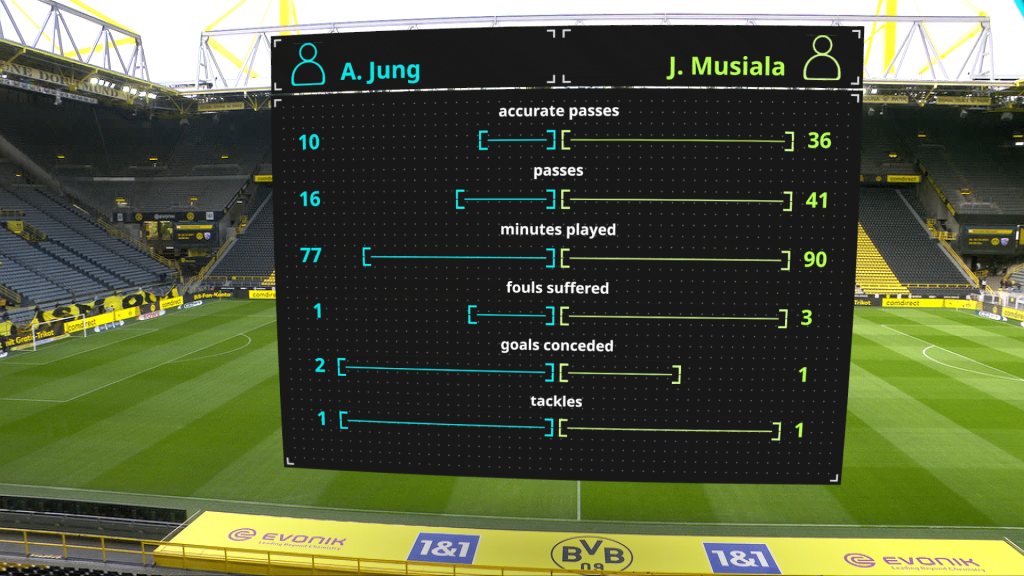Select the J. Musiala player avatar icon
Screen dimensions: 1024x576
point(823,60)
